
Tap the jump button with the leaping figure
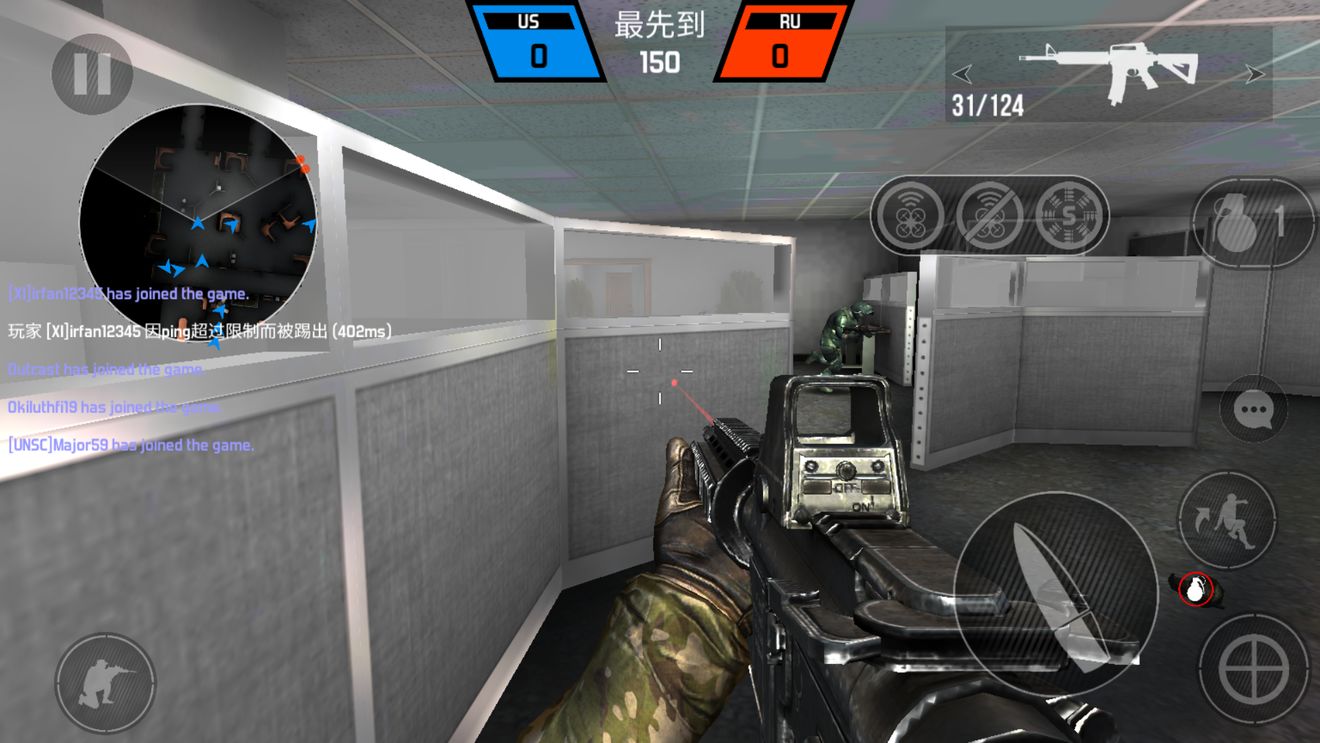pyautogui.click(x=1227, y=519)
